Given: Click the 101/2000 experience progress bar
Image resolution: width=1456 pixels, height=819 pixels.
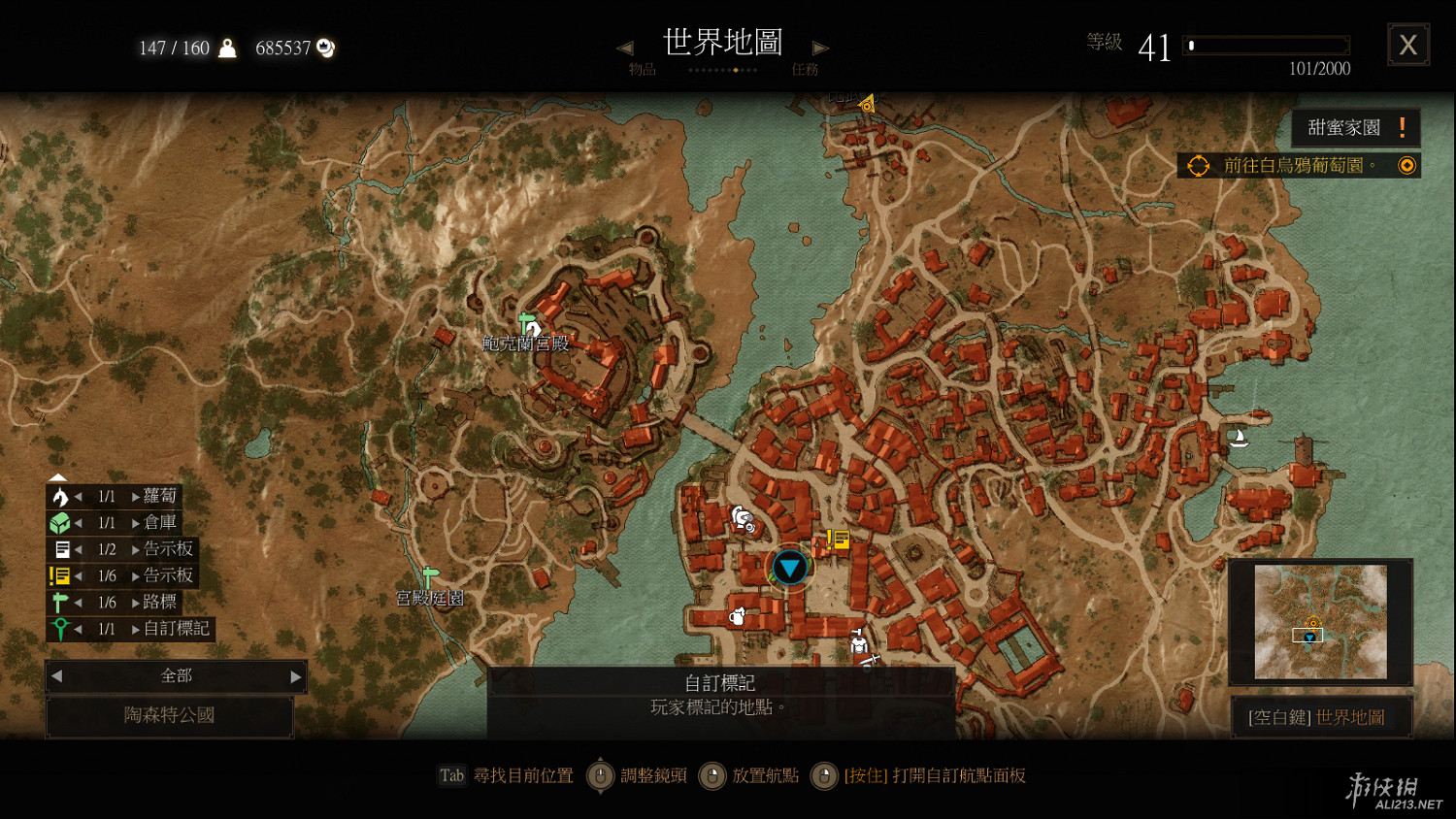Looking at the screenshot, I should click(x=1267, y=46).
